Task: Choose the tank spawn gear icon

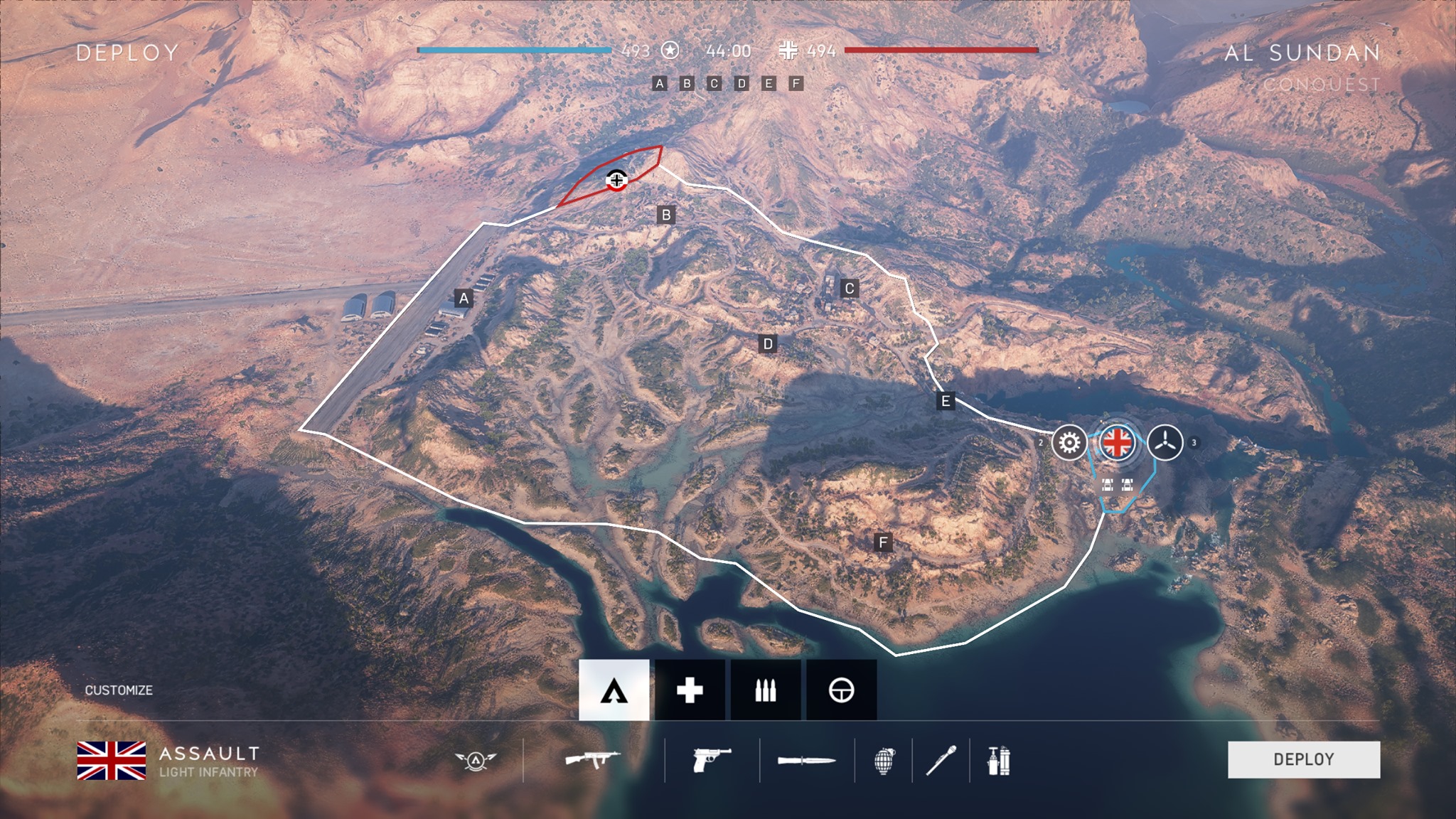Action: (1069, 443)
